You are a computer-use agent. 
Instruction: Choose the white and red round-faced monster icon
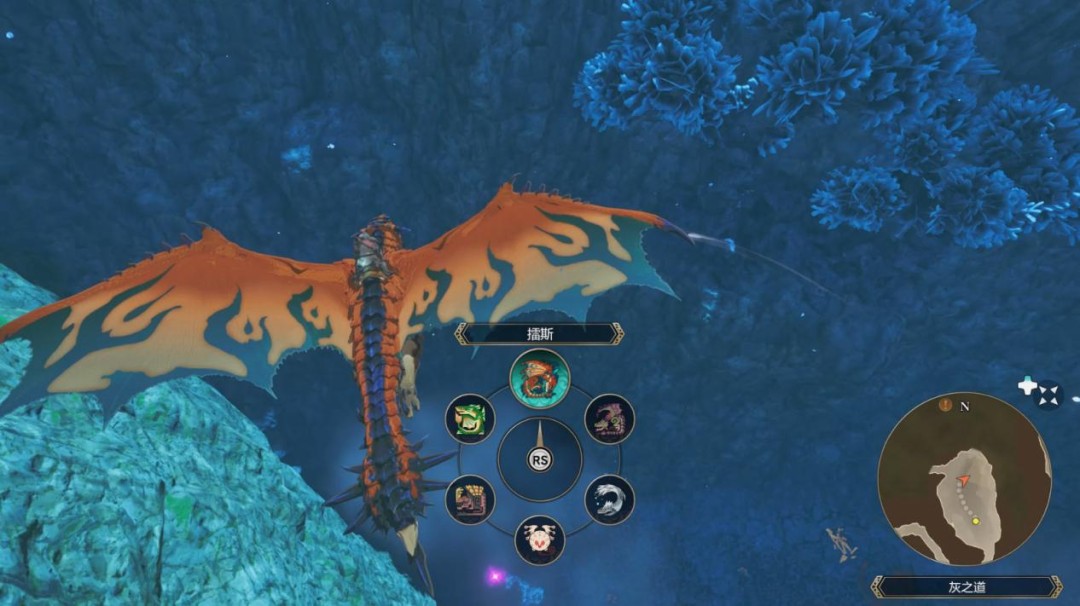[539, 540]
